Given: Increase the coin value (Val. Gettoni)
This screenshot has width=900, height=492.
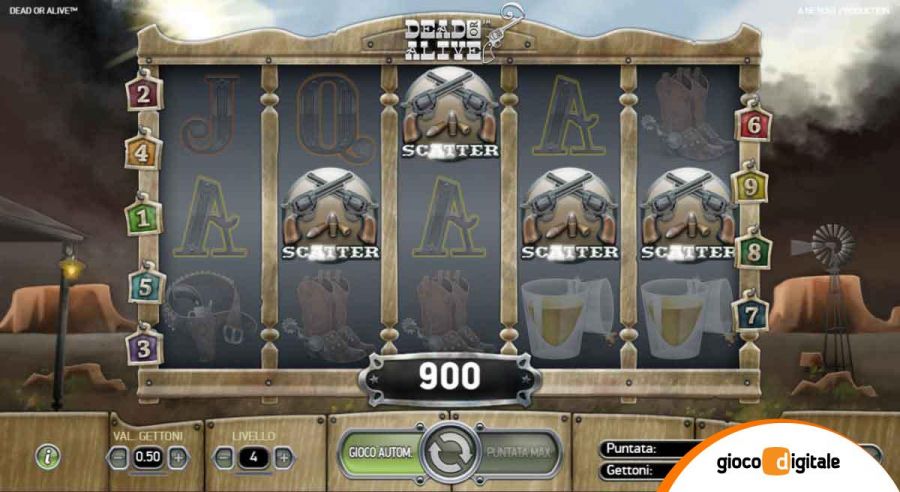Looking at the screenshot, I should point(178,457).
